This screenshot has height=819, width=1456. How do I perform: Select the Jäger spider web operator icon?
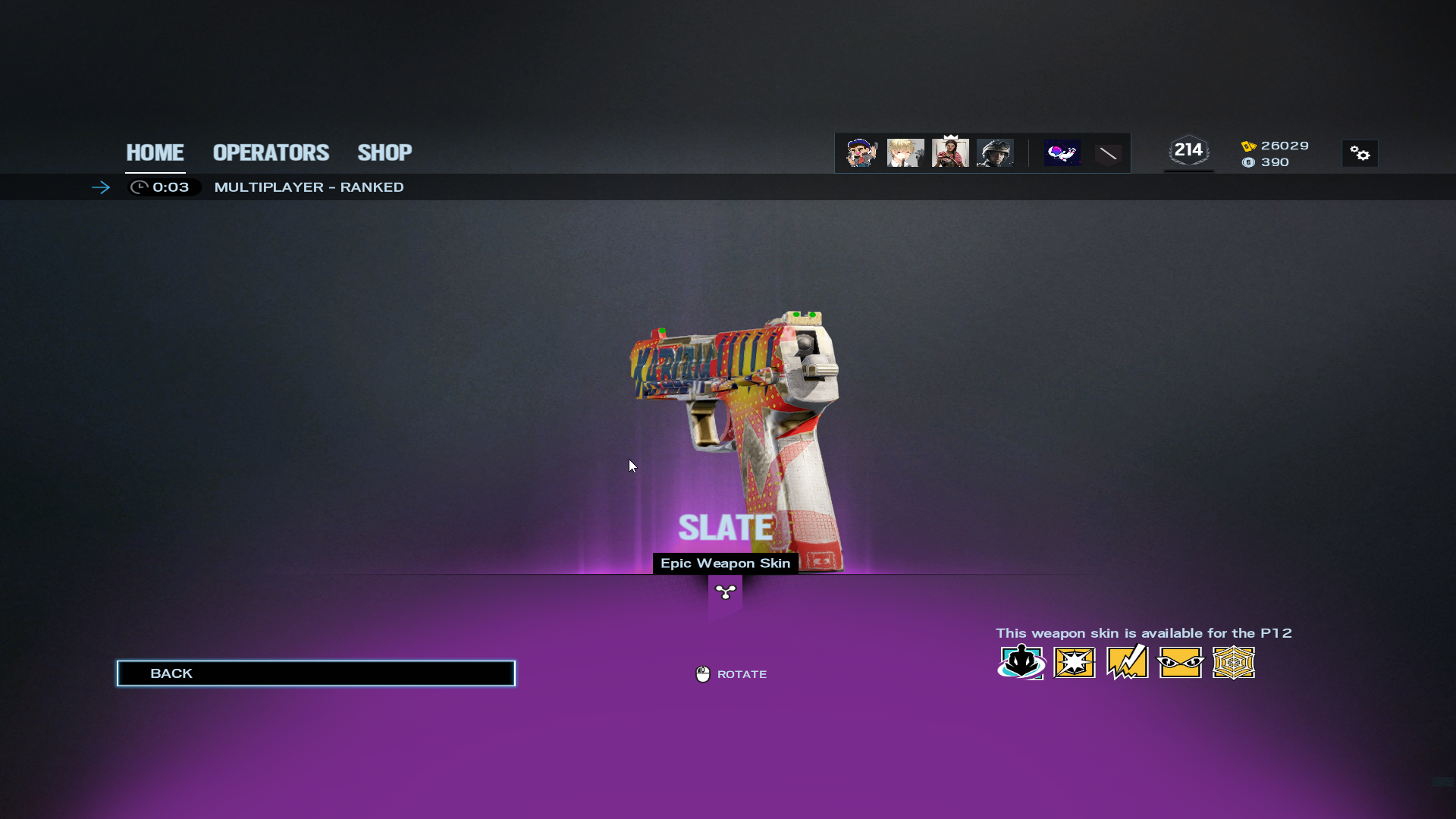click(1234, 663)
